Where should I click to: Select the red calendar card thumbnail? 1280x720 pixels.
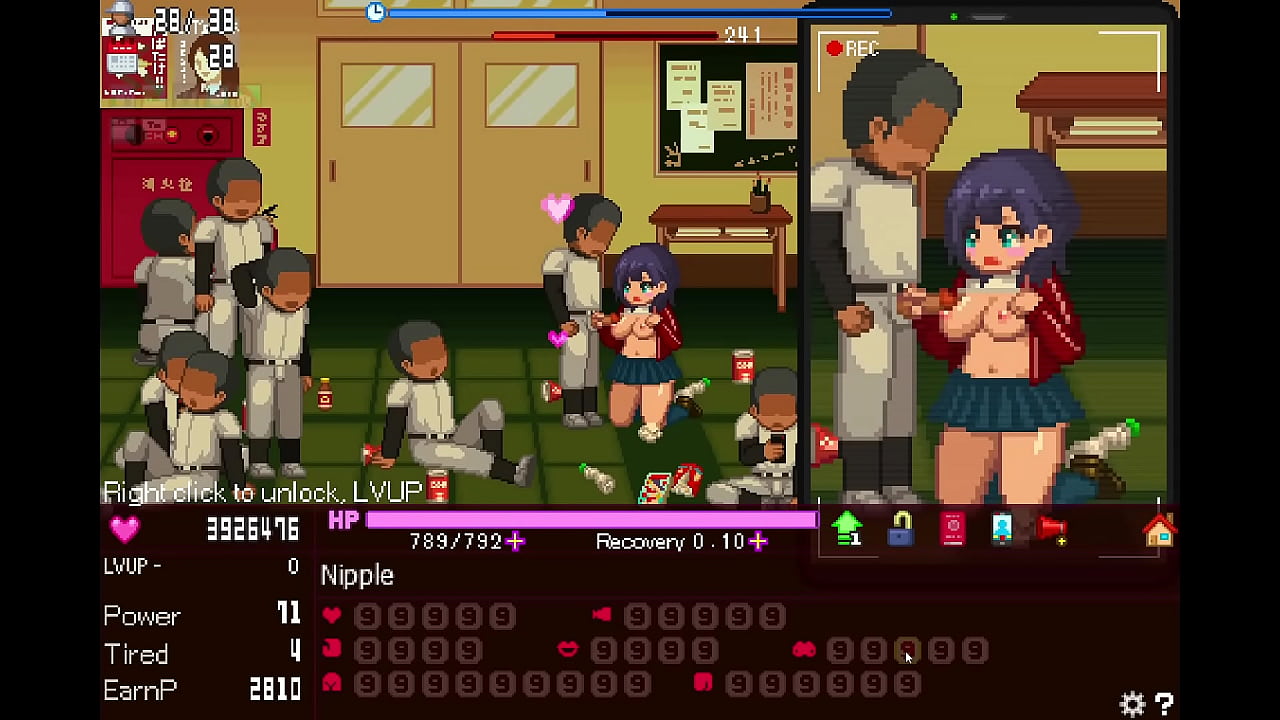pos(134,67)
